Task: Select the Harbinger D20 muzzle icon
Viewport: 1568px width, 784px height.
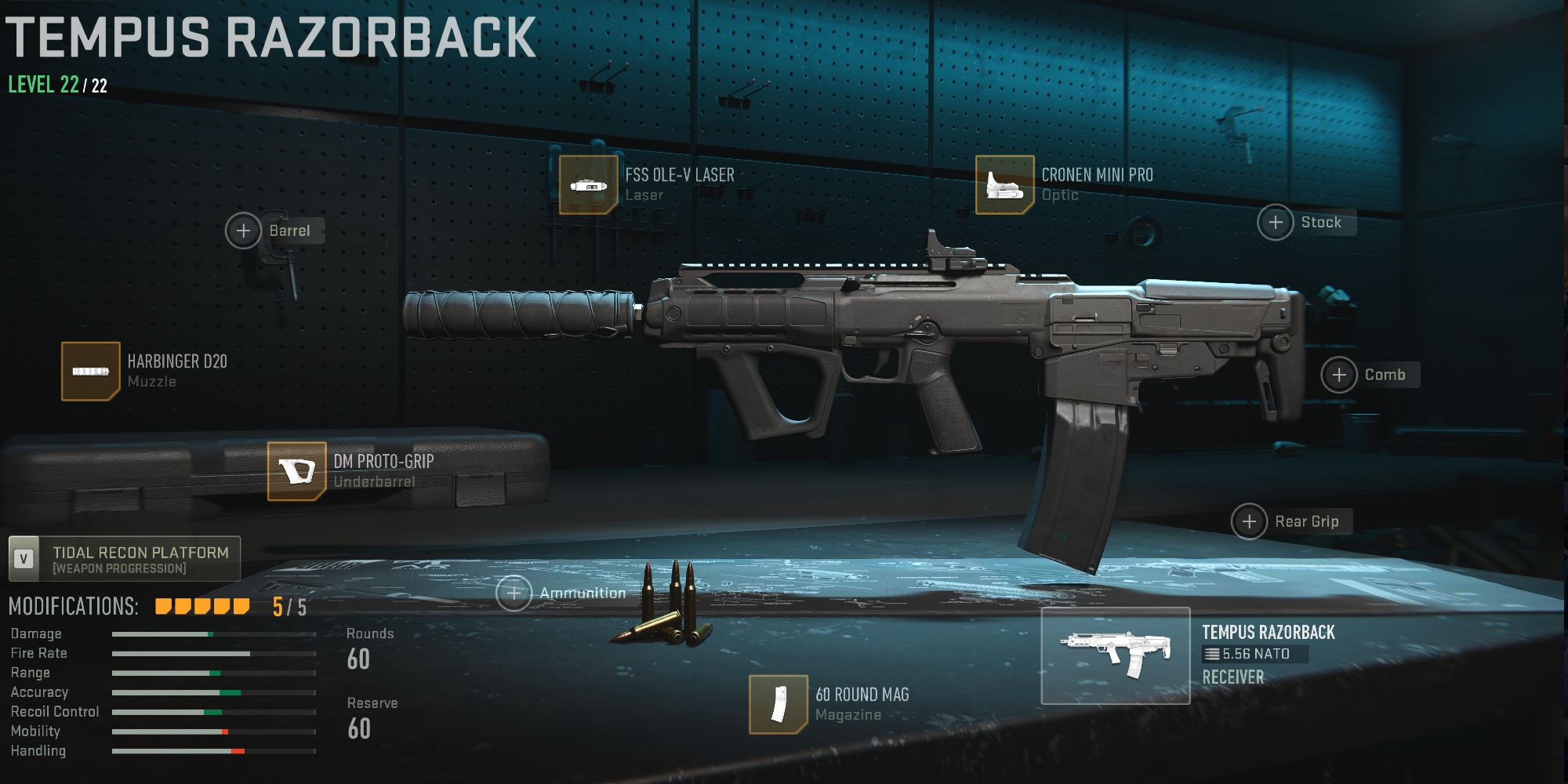Action: pos(90,372)
